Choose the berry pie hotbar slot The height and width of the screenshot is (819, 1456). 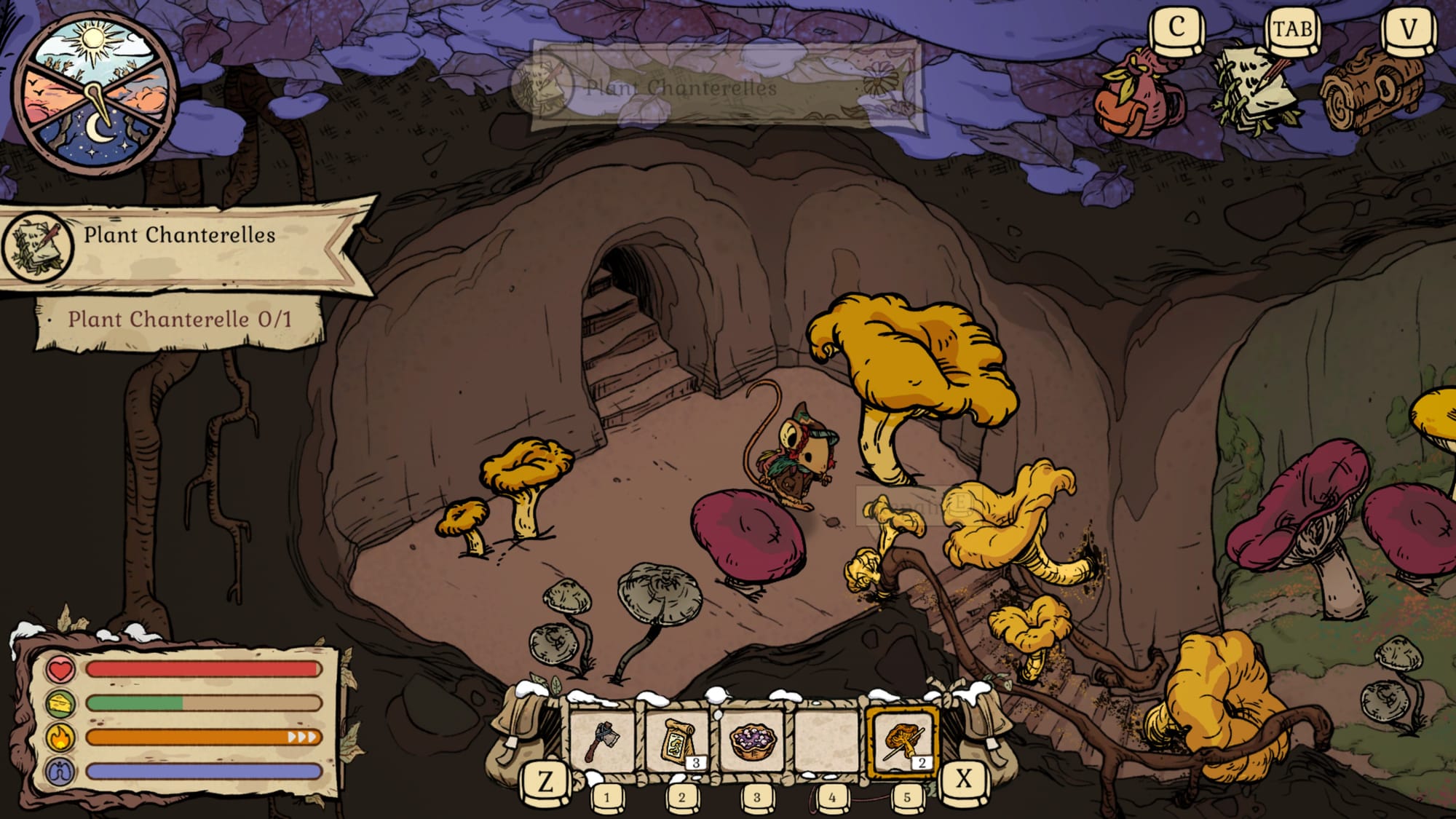pos(753,740)
